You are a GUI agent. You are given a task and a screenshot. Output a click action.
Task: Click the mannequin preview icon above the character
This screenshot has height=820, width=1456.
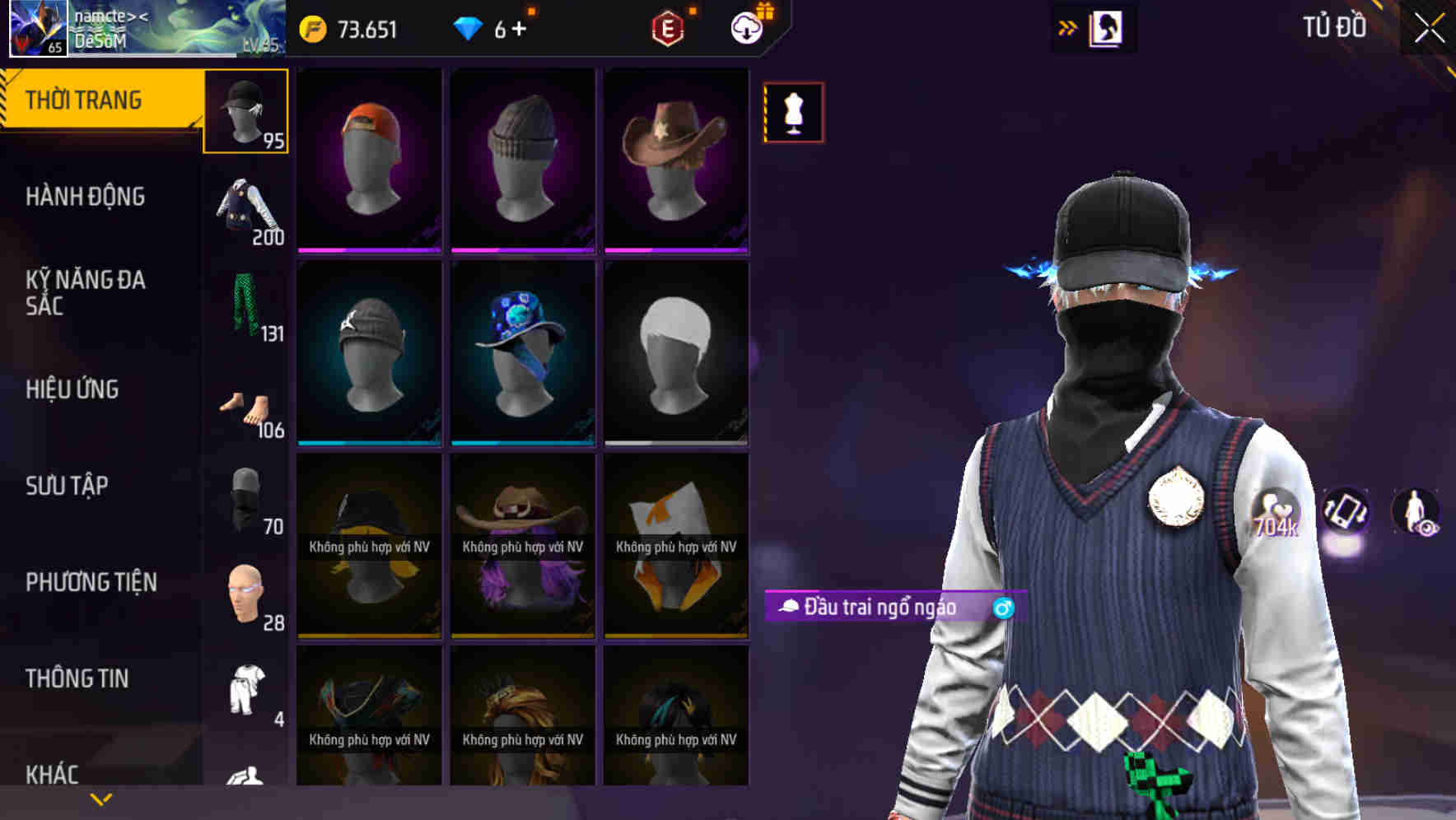click(793, 113)
